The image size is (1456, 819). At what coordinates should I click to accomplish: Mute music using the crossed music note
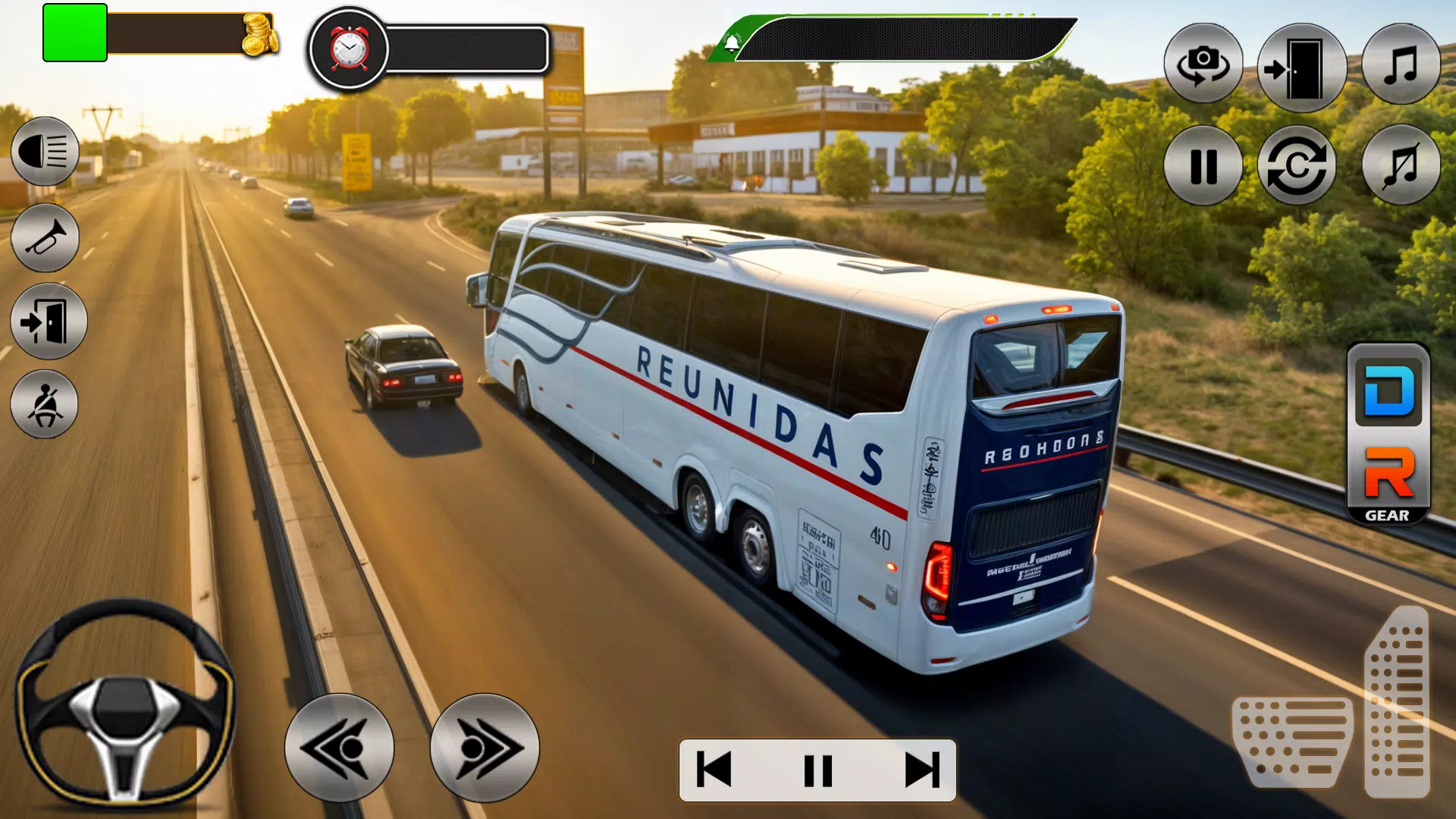1401,168
